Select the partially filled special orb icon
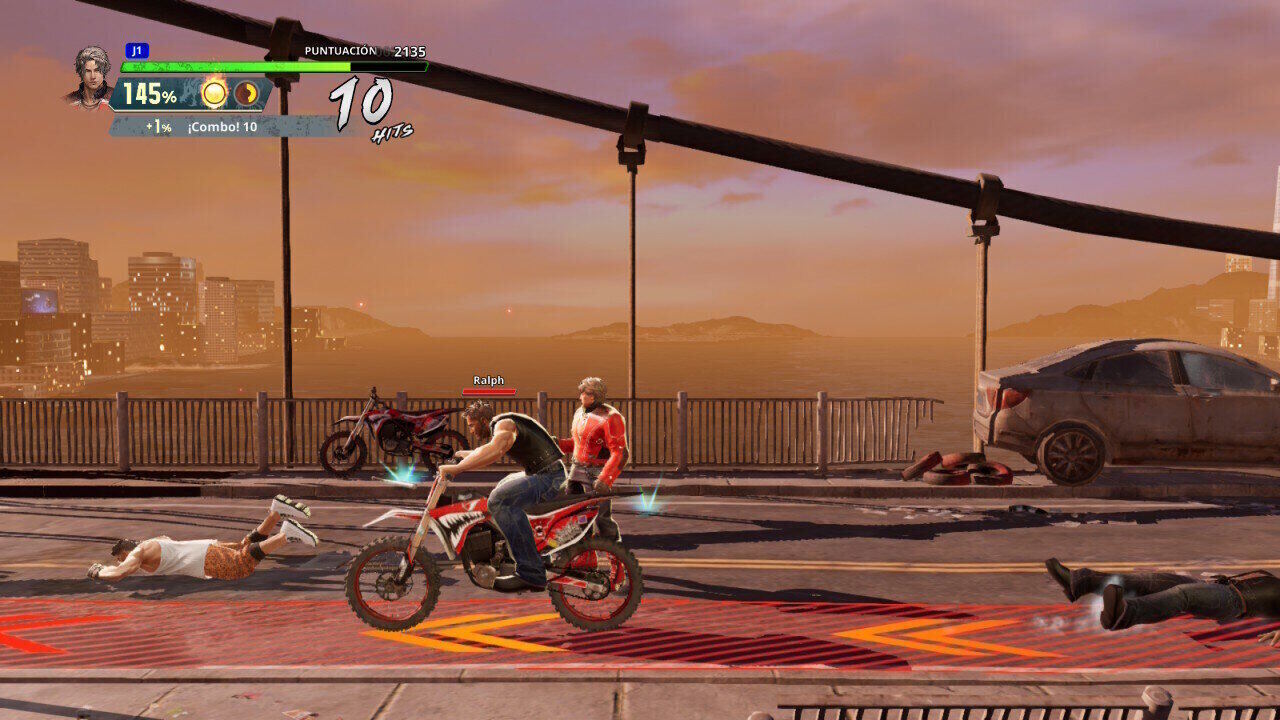The height and width of the screenshot is (720, 1280). pyautogui.click(x=246, y=94)
